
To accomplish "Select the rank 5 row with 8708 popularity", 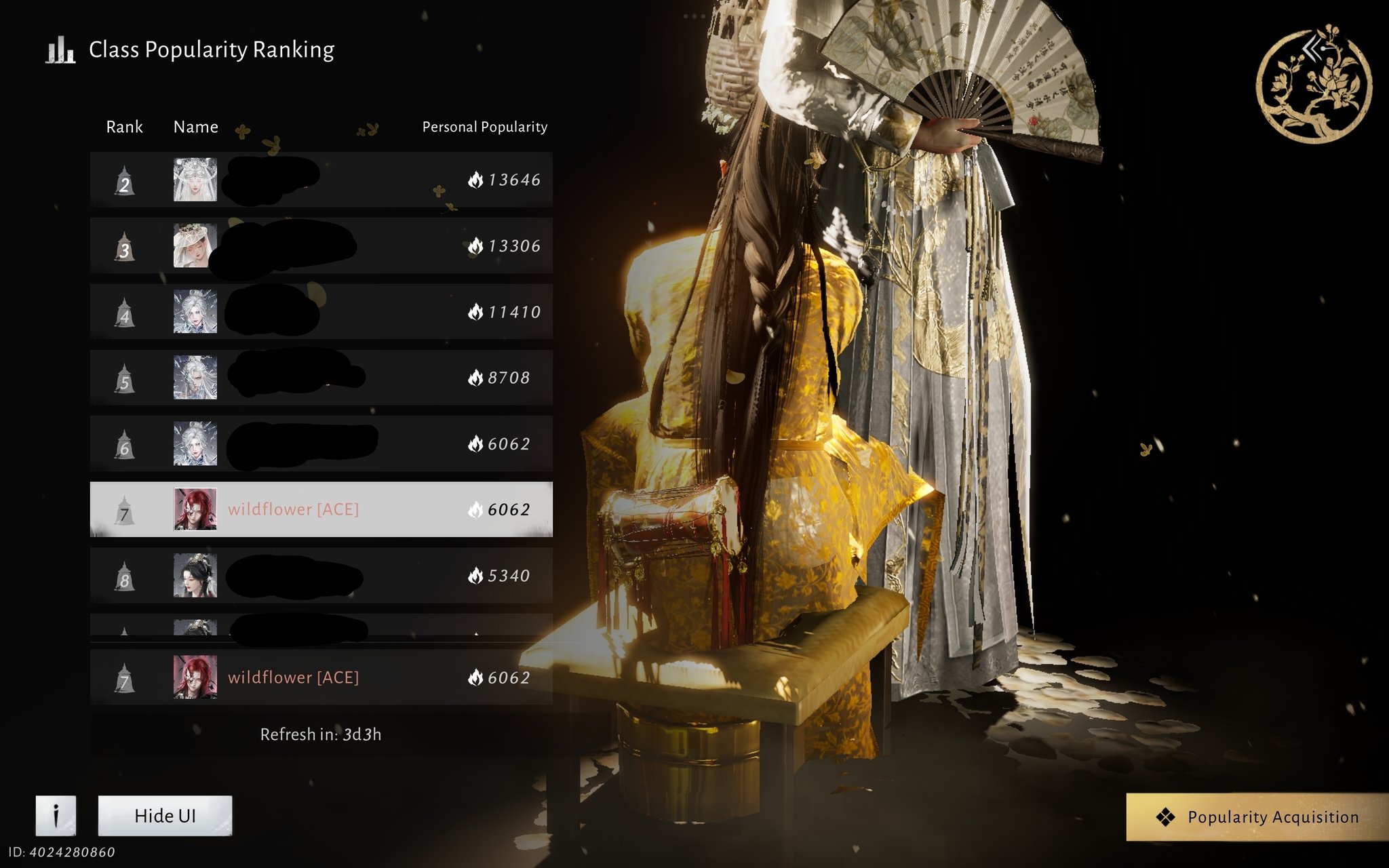I will [321, 378].
